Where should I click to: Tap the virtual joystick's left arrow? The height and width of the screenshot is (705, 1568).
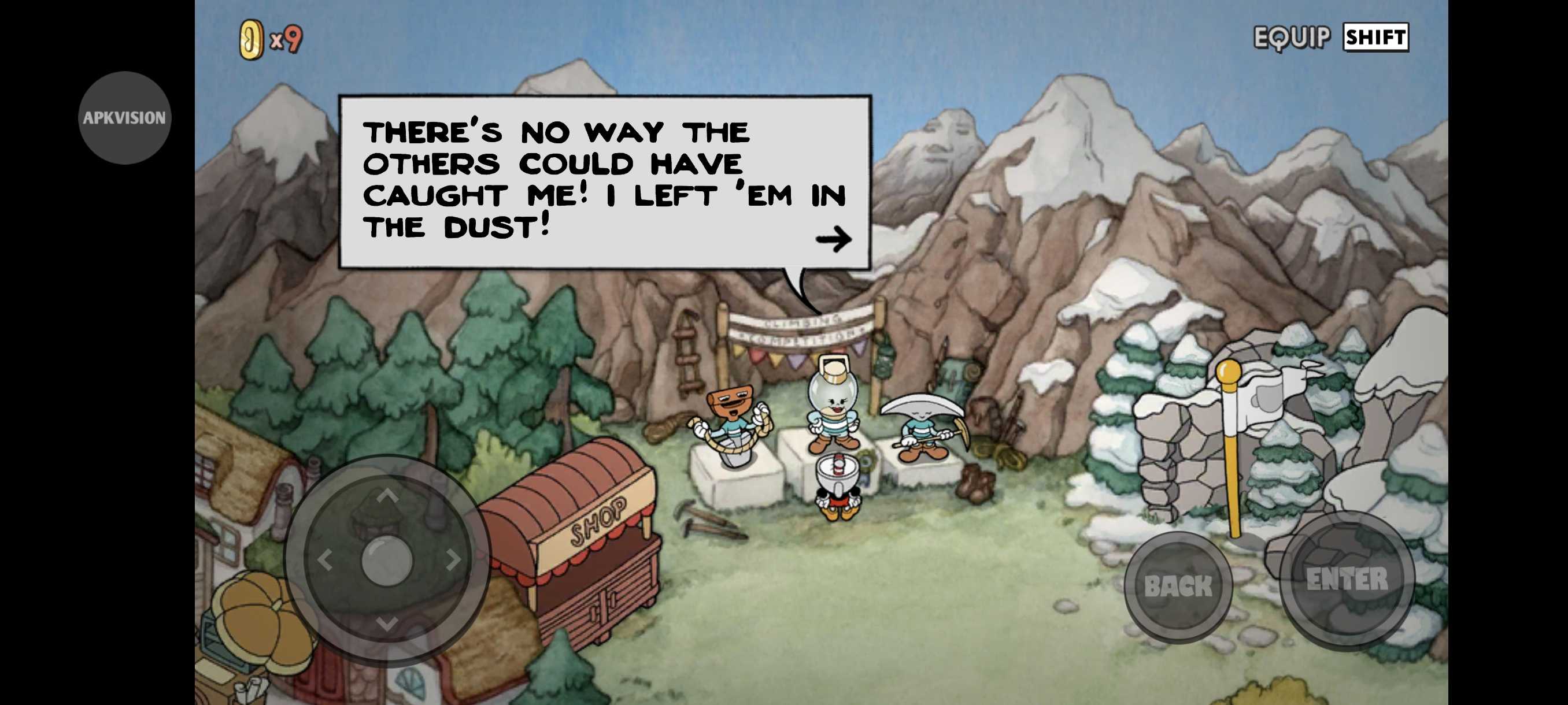tap(324, 560)
